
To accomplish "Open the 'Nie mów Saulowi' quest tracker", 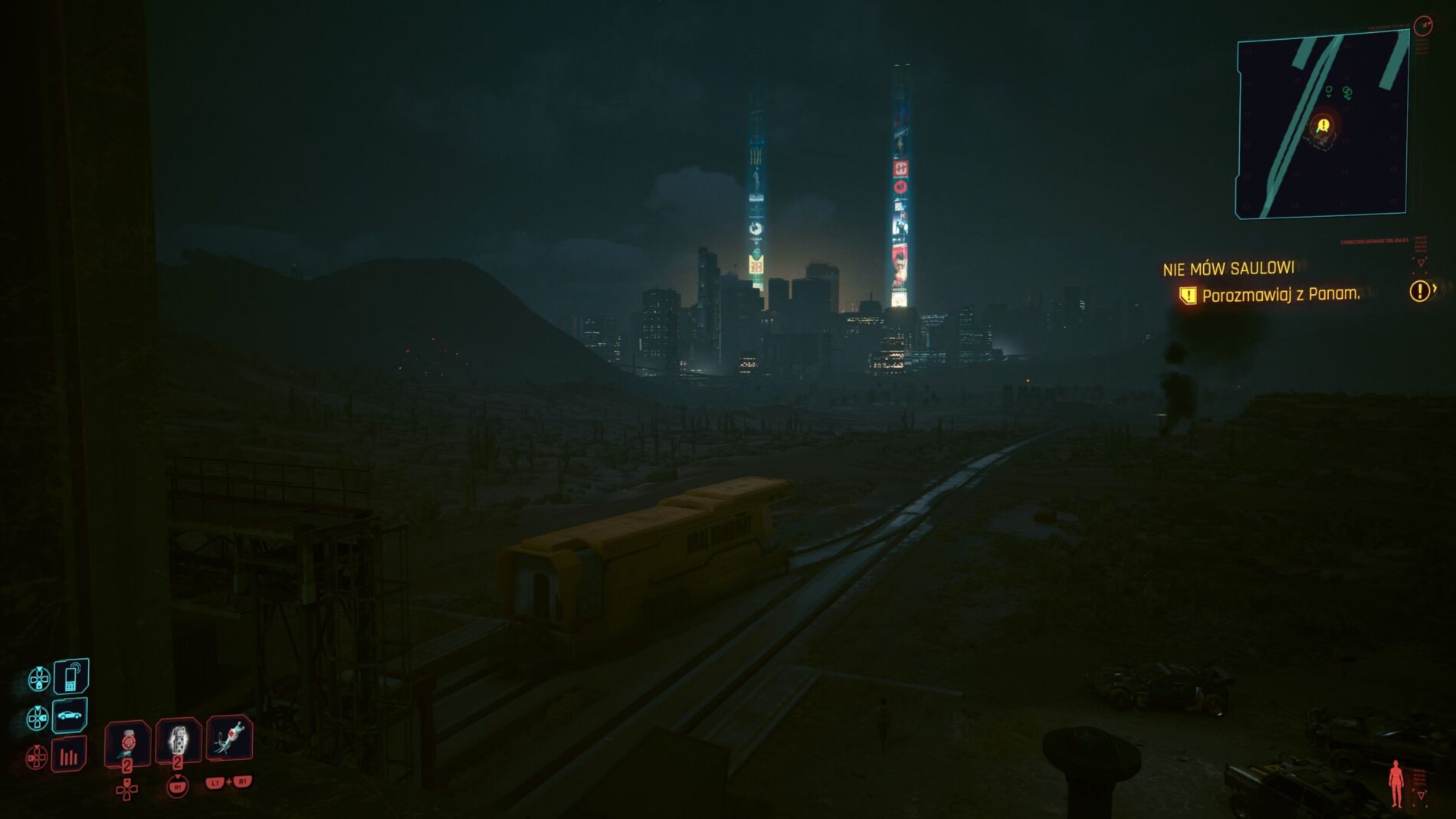I will tap(1228, 269).
